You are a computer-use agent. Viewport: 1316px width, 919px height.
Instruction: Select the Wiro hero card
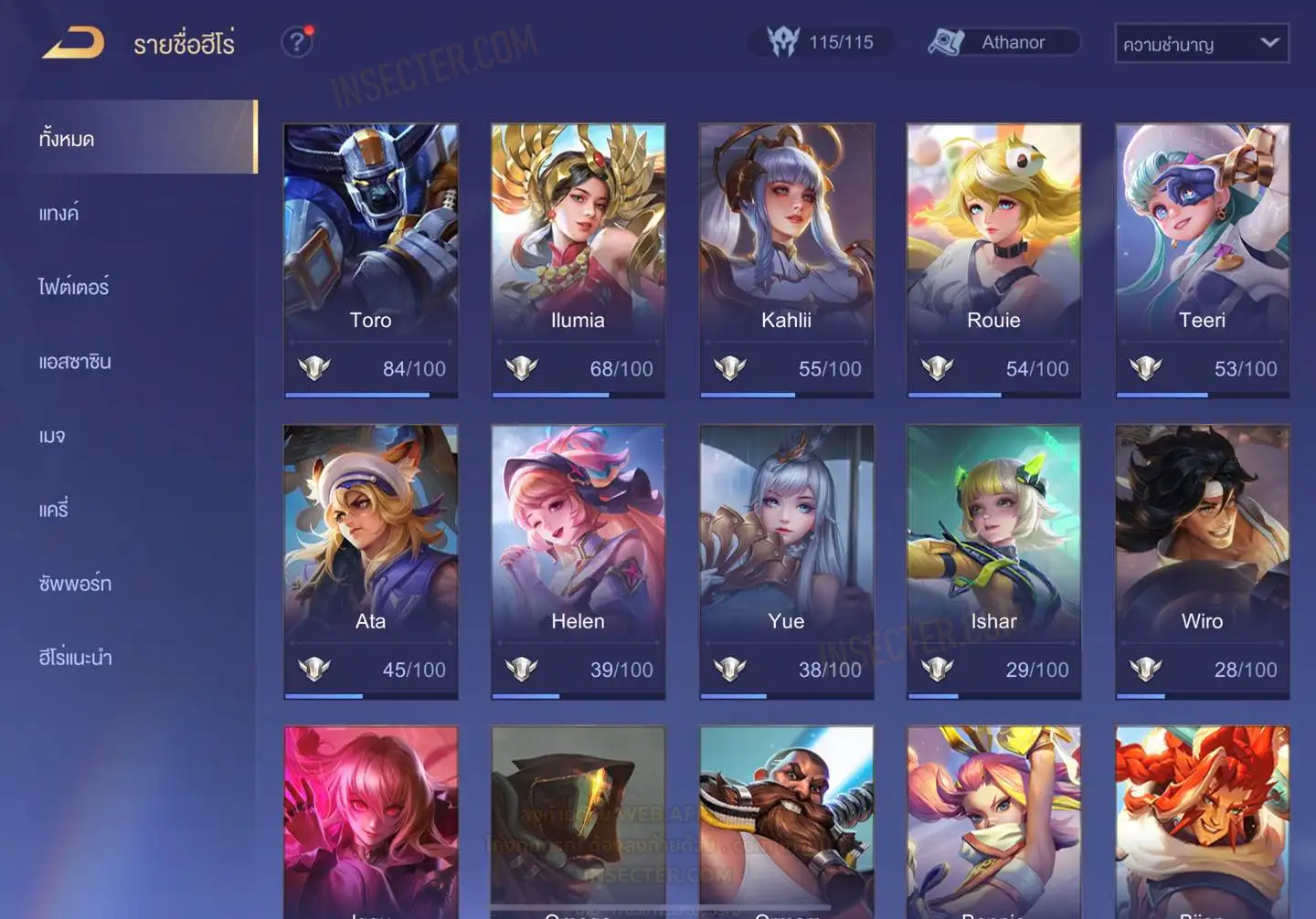(1202, 561)
